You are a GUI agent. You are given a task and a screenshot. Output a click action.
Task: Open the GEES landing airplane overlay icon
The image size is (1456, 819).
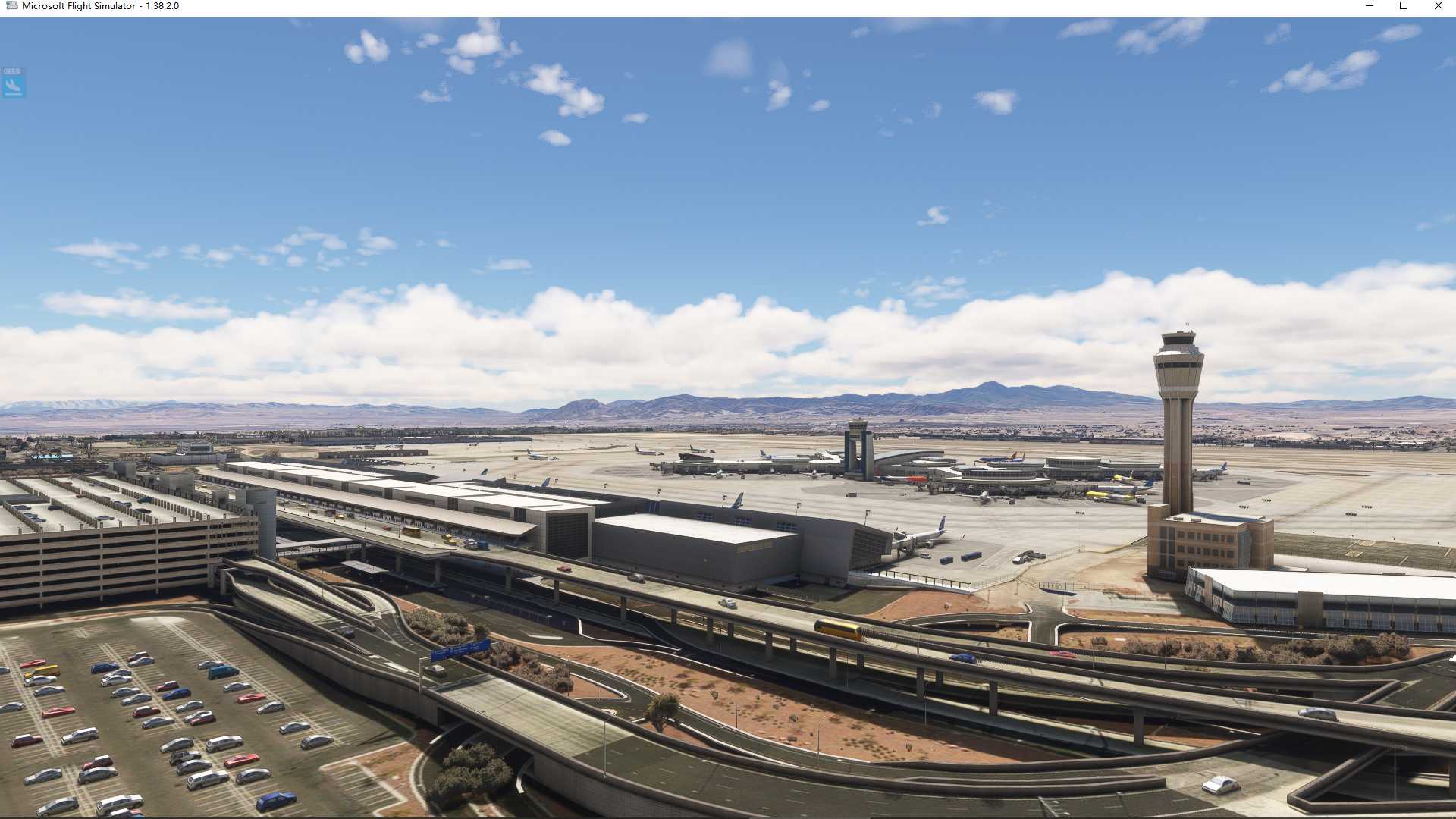(x=13, y=83)
